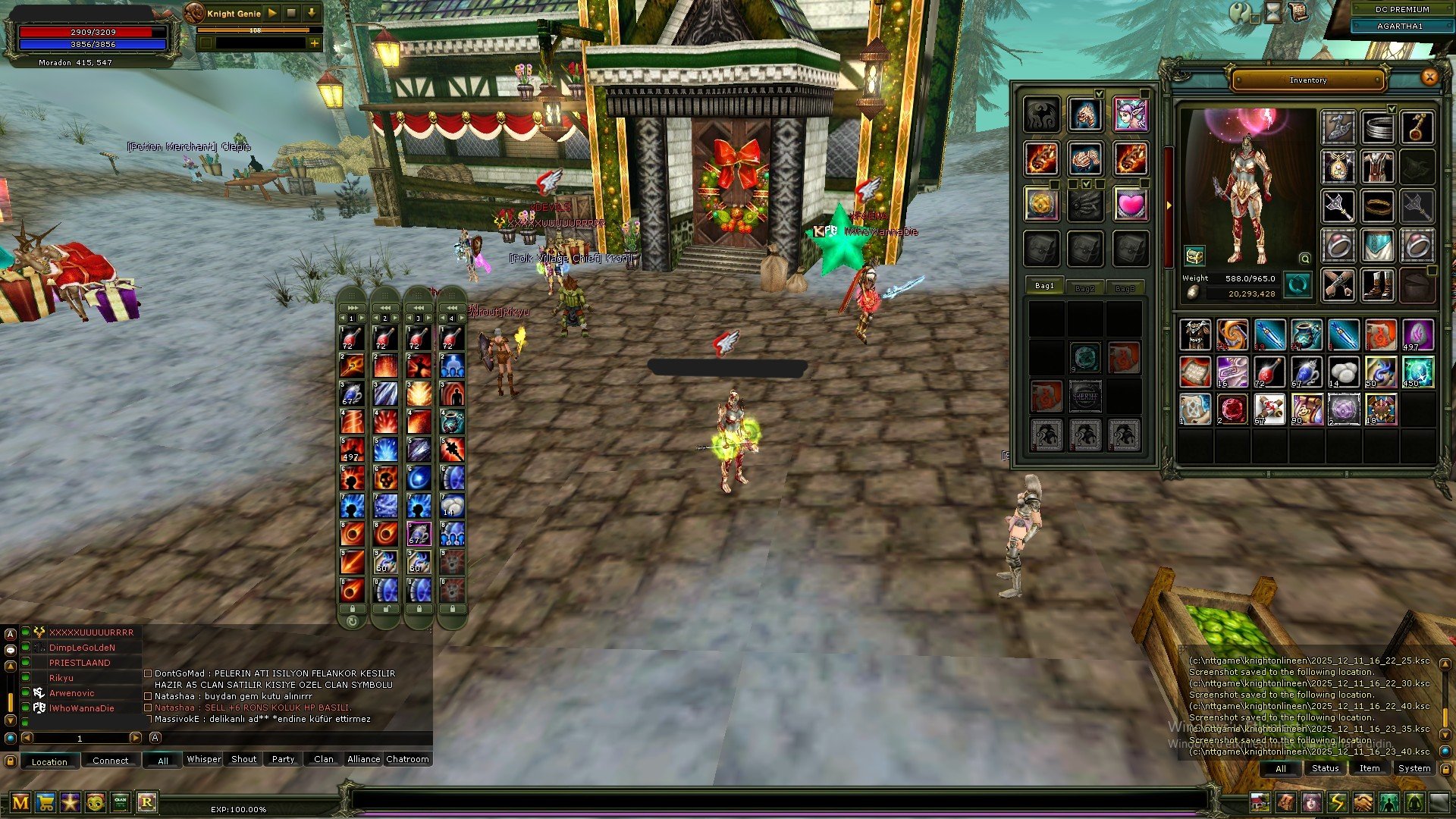Click the Location button
The height and width of the screenshot is (819, 1456).
49,761
